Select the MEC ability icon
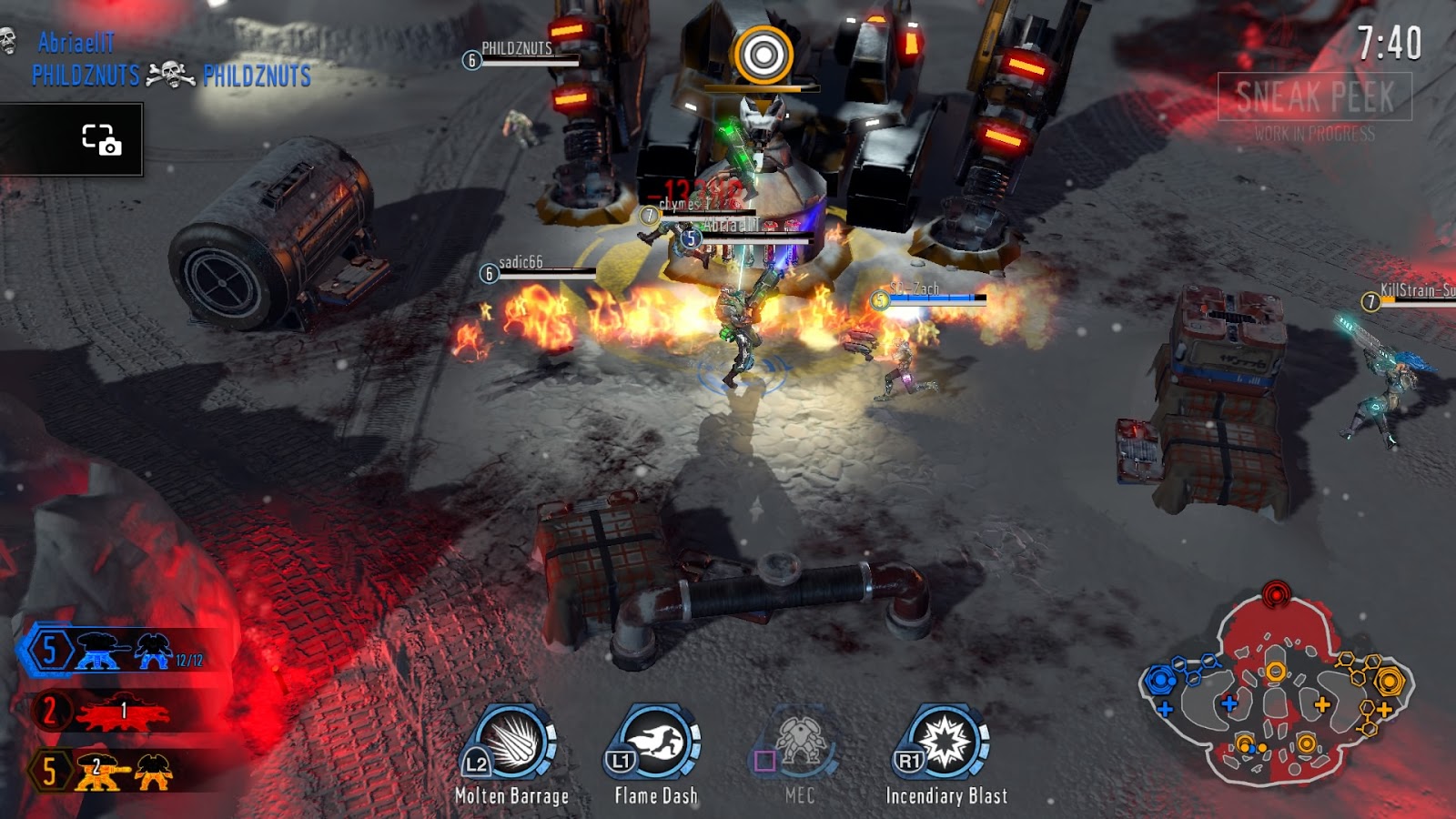Image resolution: width=1456 pixels, height=819 pixels. (800, 743)
